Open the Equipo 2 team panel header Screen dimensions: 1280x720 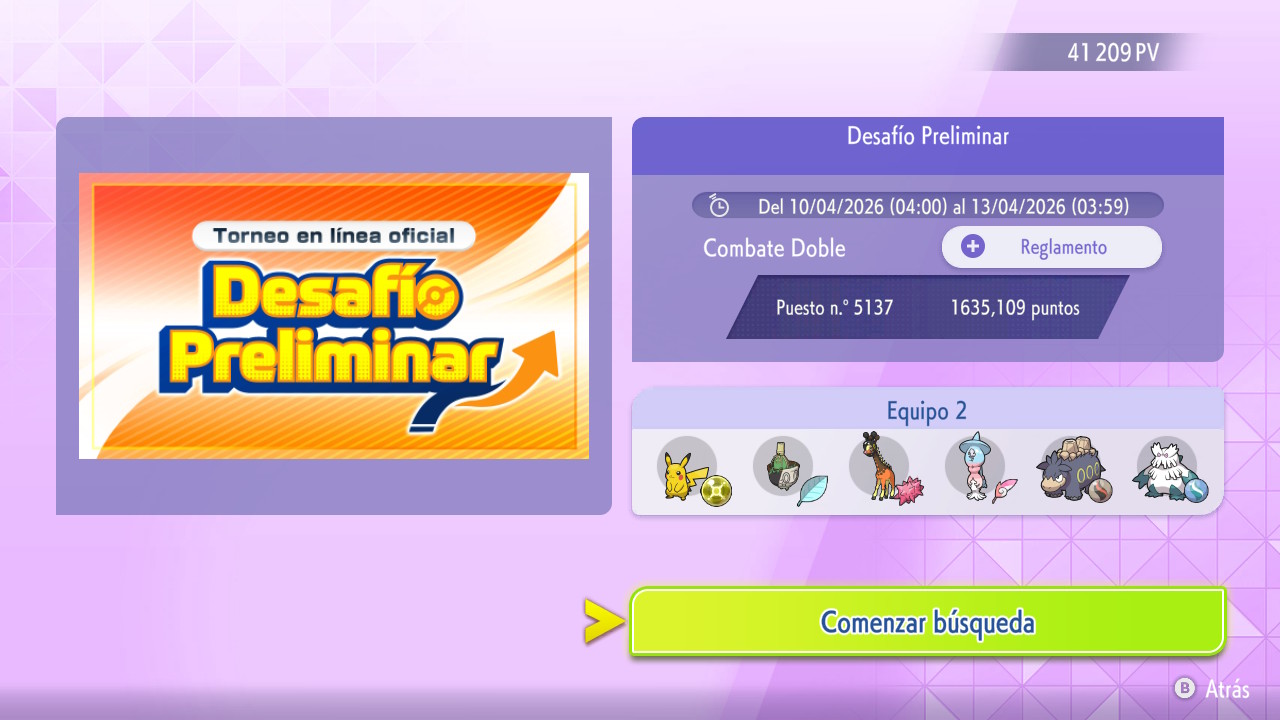click(x=927, y=411)
